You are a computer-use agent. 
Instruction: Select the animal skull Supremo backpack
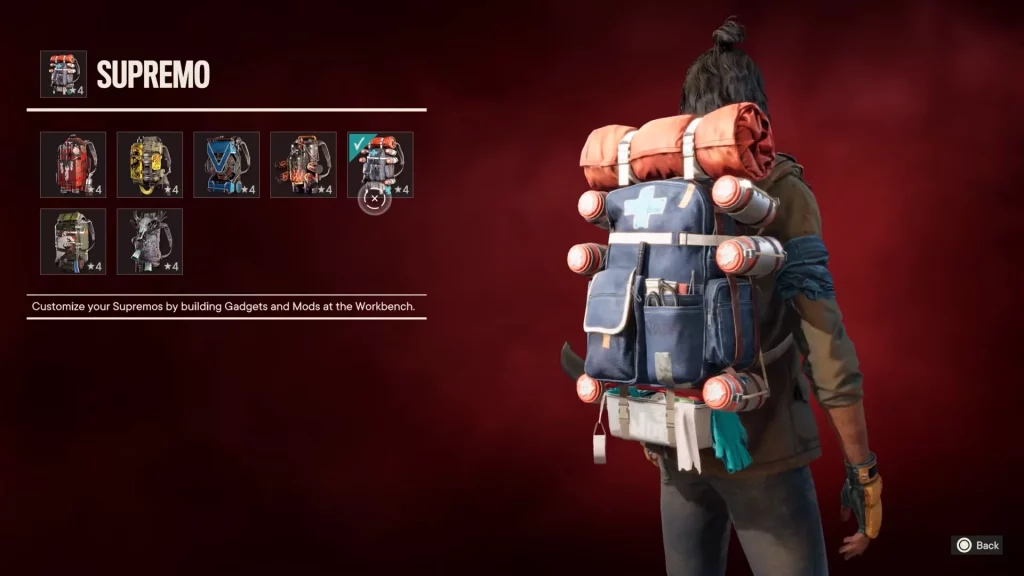pyautogui.click(x=150, y=241)
